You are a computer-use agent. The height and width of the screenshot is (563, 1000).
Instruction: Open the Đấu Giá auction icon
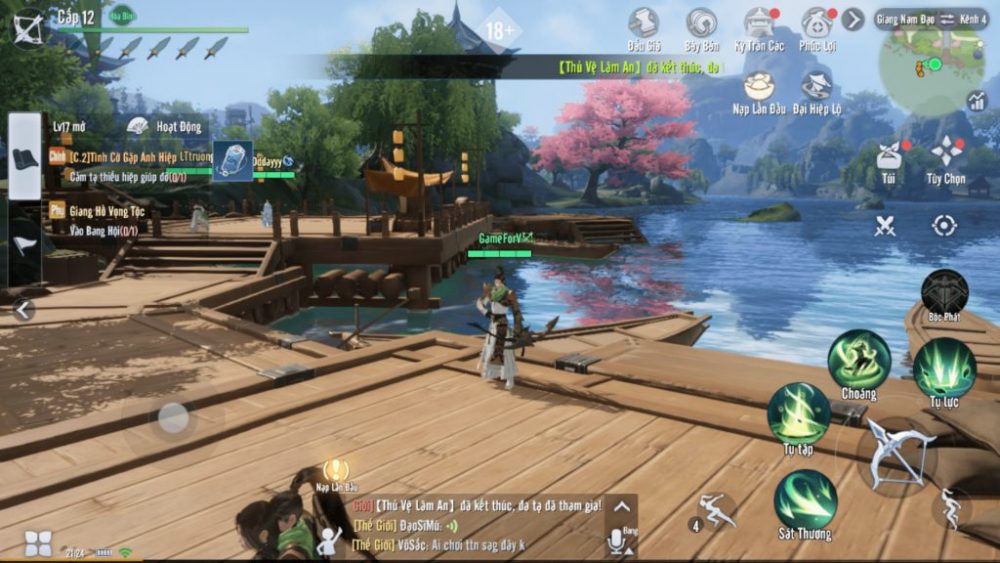pos(644,24)
